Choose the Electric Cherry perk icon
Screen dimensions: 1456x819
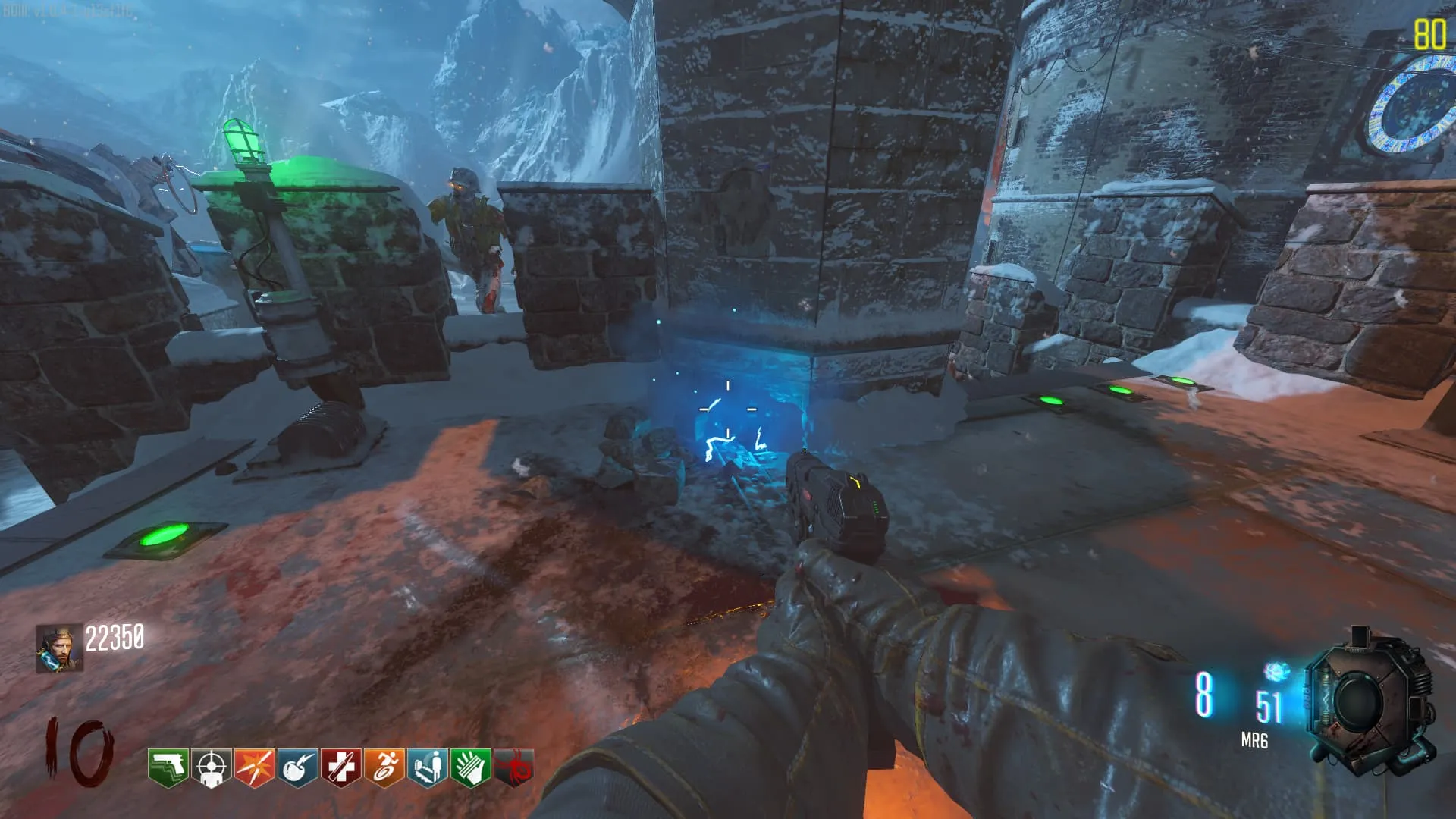click(x=297, y=767)
